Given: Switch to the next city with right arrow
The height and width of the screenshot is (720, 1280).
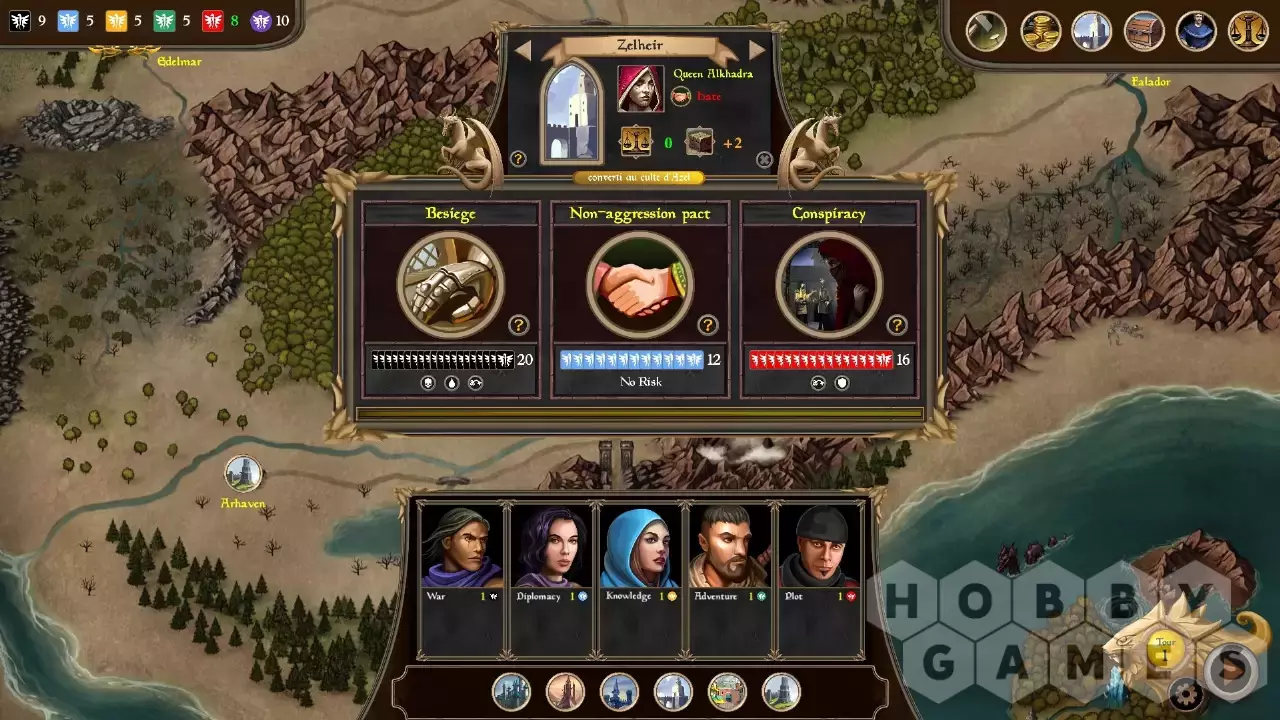Looking at the screenshot, I should [x=757, y=50].
